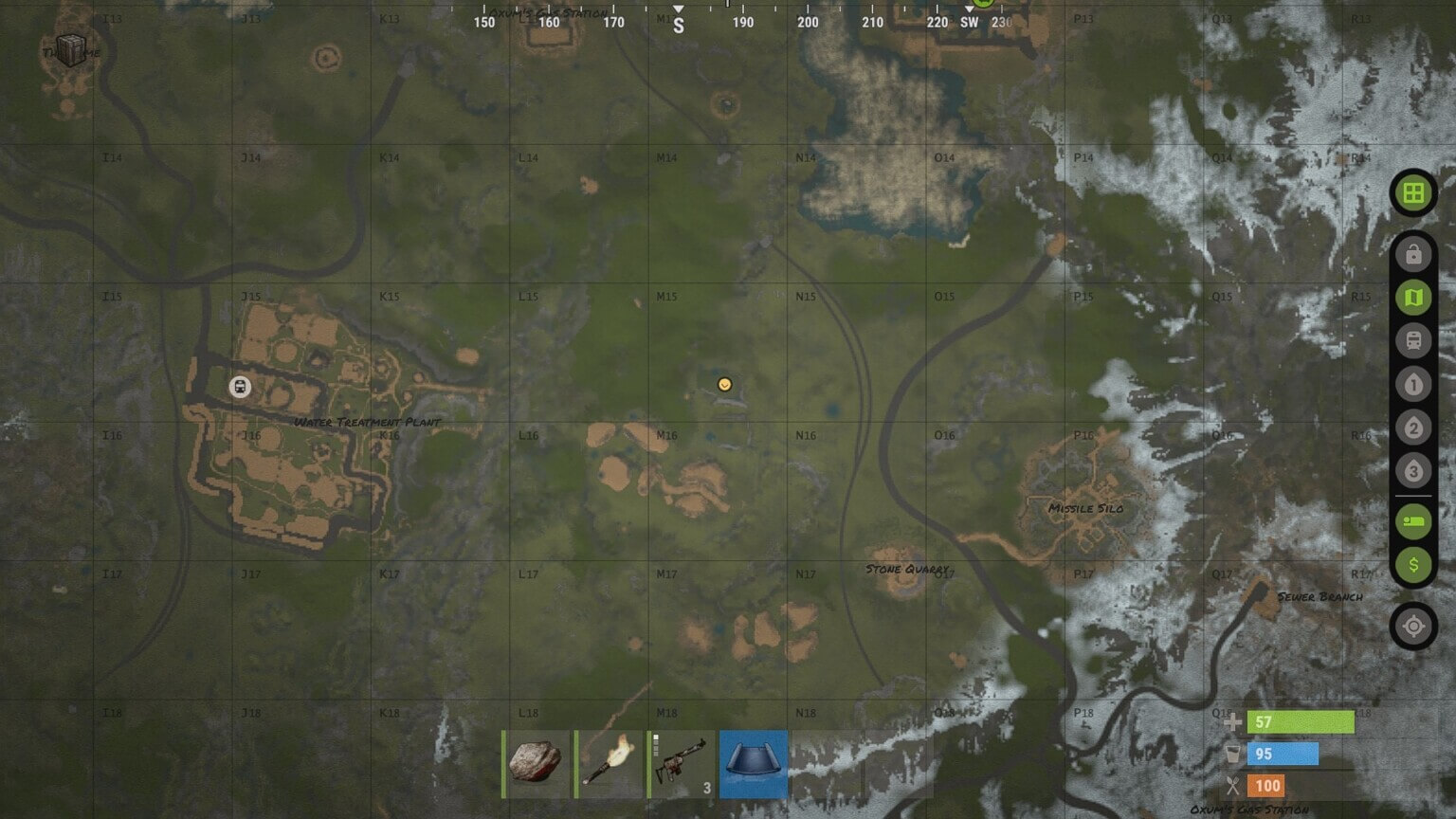Screen dimensions: 1456x819
Task: Click the hydration droplet icon
Action: [1232, 754]
